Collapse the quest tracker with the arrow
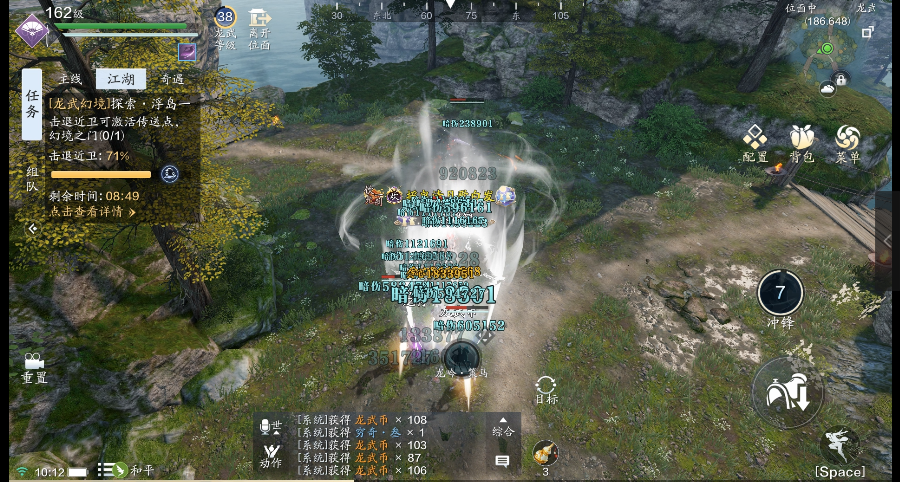Image resolution: width=900 pixels, height=482 pixels. tap(32, 228)
